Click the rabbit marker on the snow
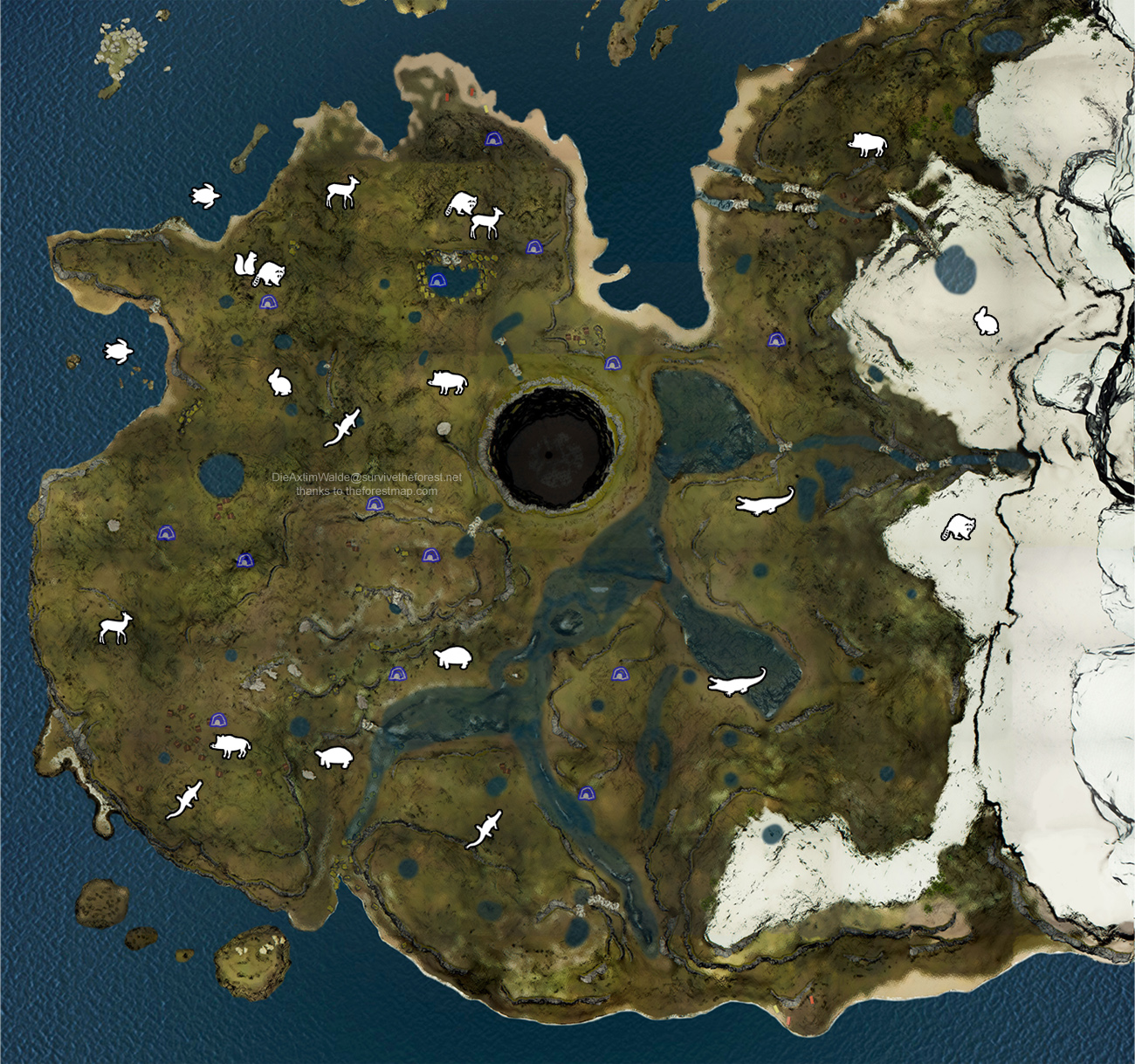 click(987, 320)
